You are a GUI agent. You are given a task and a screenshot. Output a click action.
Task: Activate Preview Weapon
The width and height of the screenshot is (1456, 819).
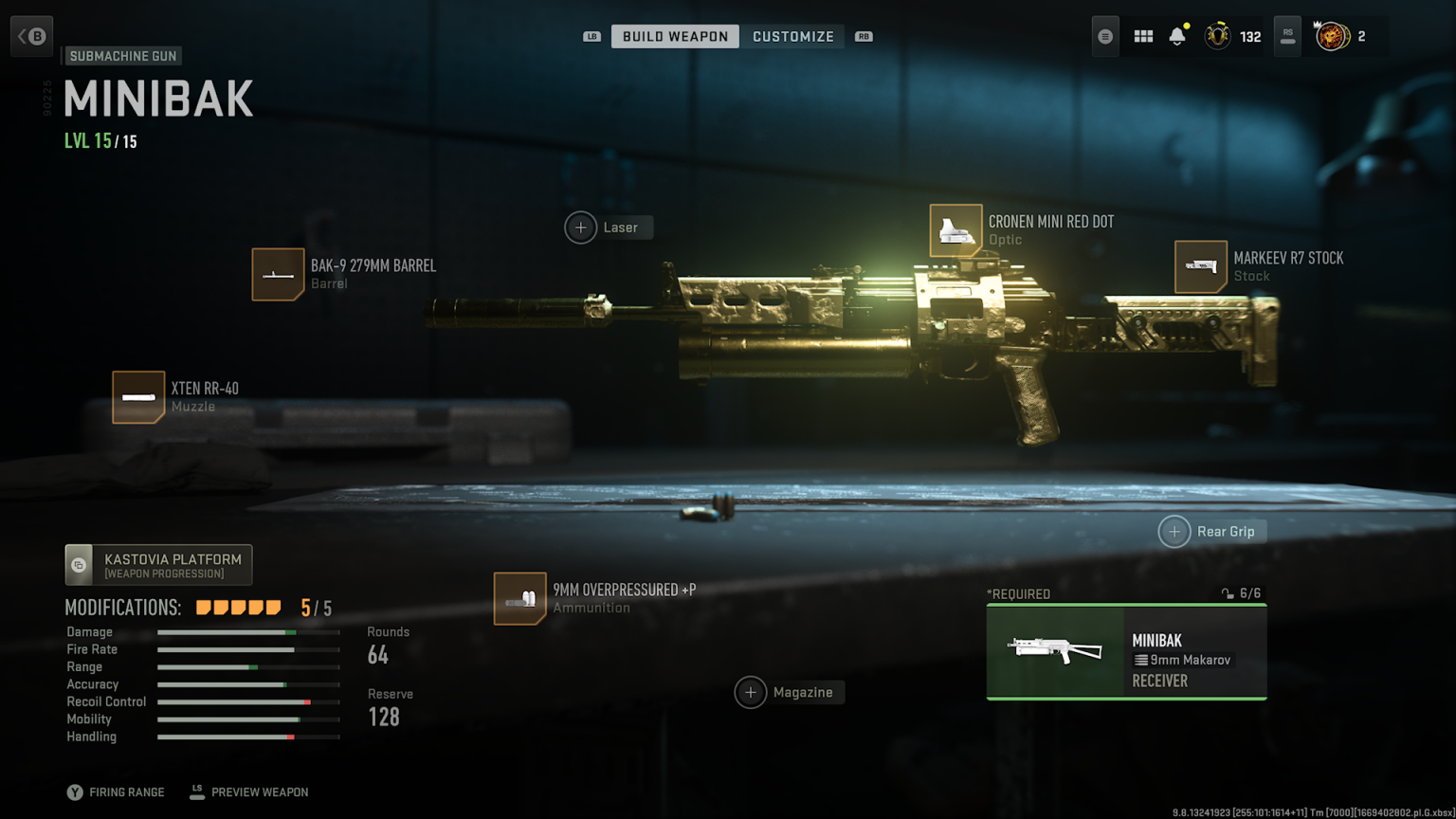(x=248, y=792)
